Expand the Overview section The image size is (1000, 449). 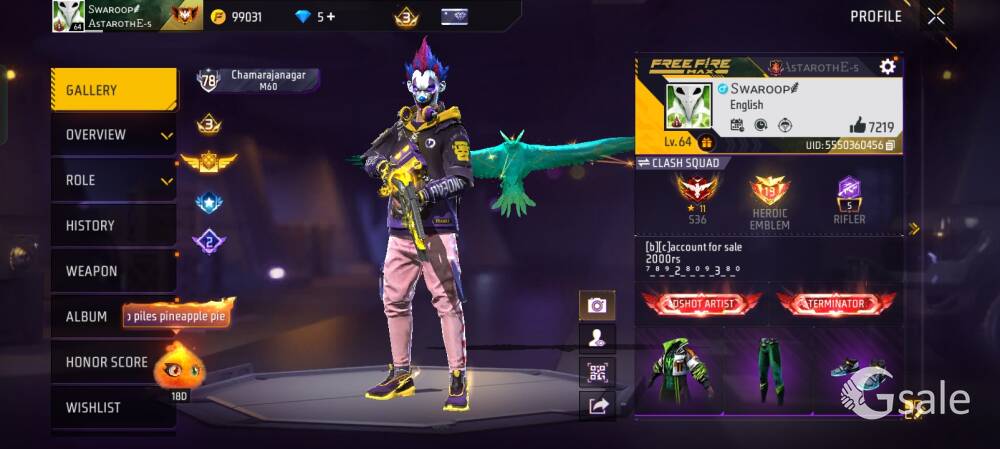[x=113, y=135]
